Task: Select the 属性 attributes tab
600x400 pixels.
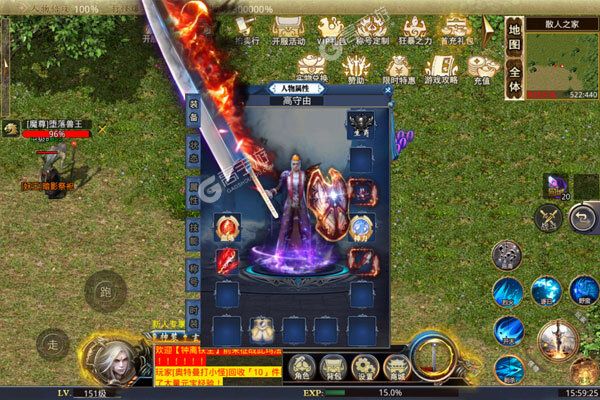Action: click(x=193, y=188)
